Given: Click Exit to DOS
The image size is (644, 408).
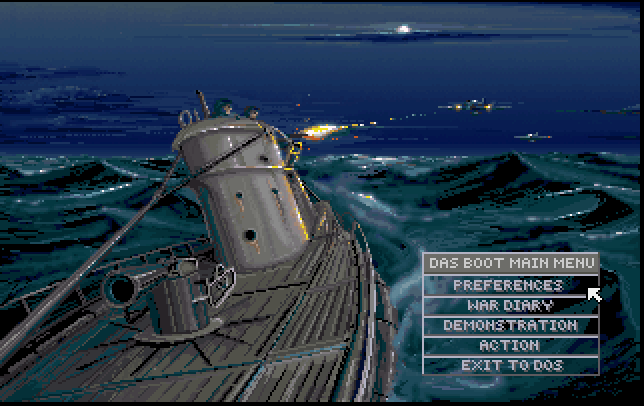Looking at the screenshot, I should click(510, 365).
